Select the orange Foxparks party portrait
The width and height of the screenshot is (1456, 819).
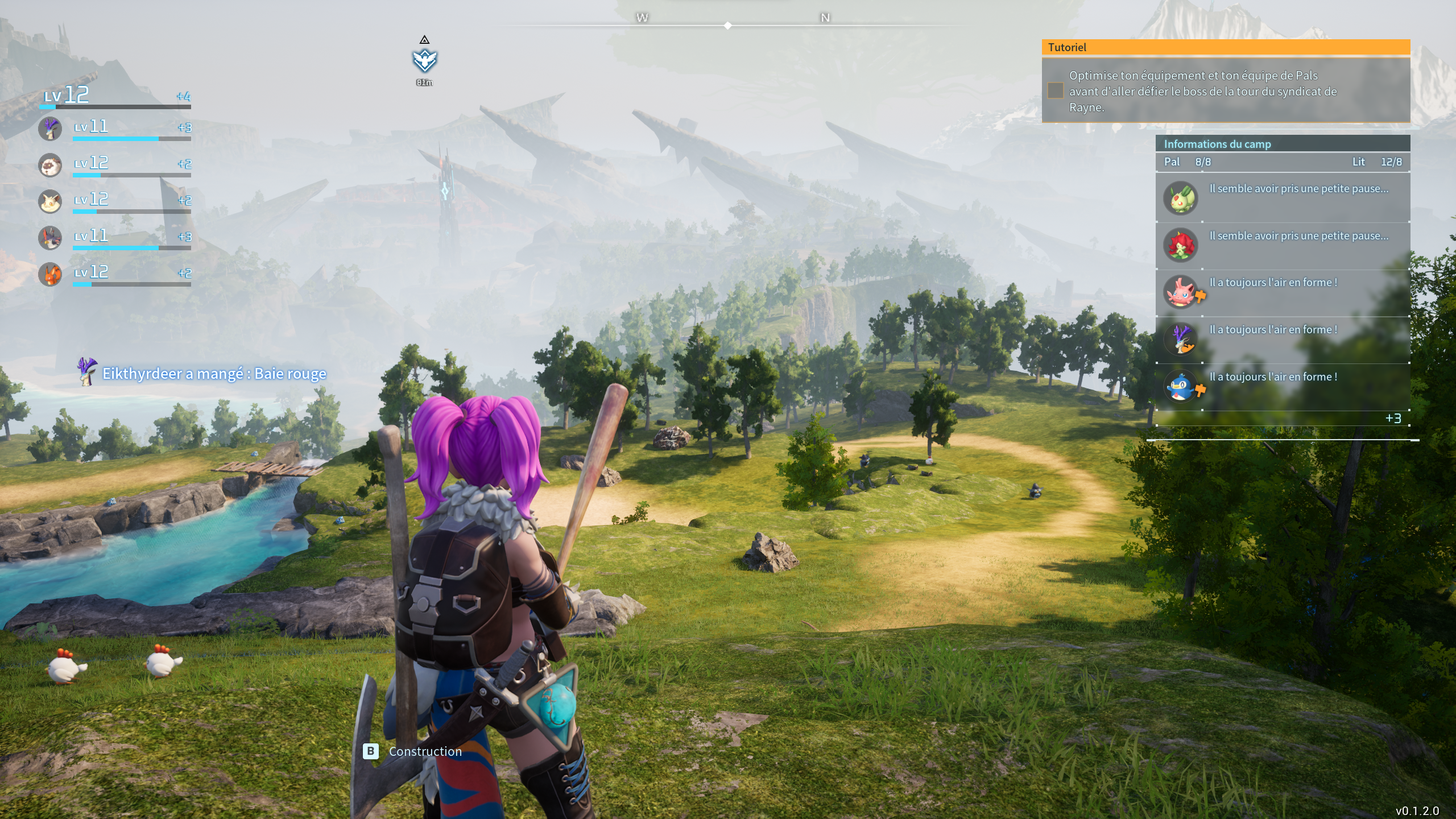tap(50, 274)
